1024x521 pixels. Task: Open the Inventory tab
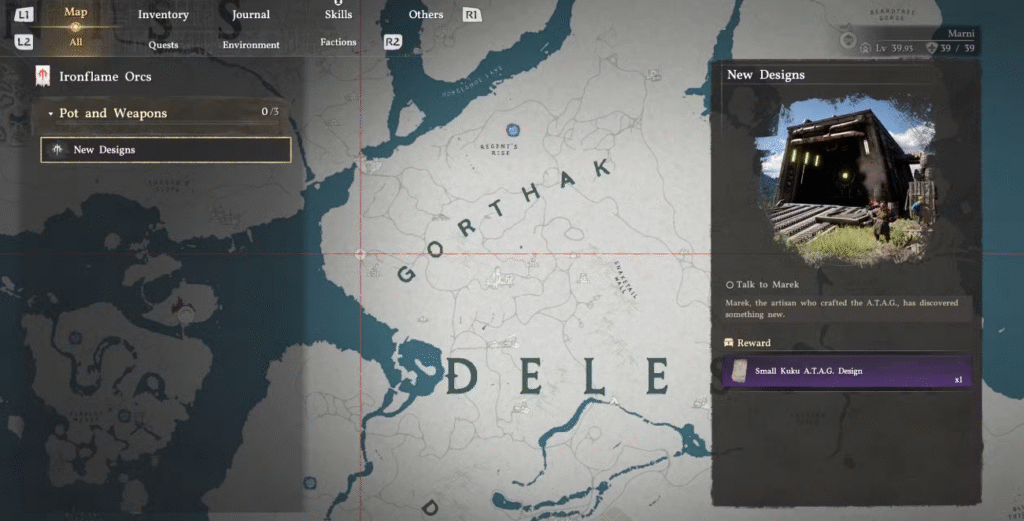163,15
